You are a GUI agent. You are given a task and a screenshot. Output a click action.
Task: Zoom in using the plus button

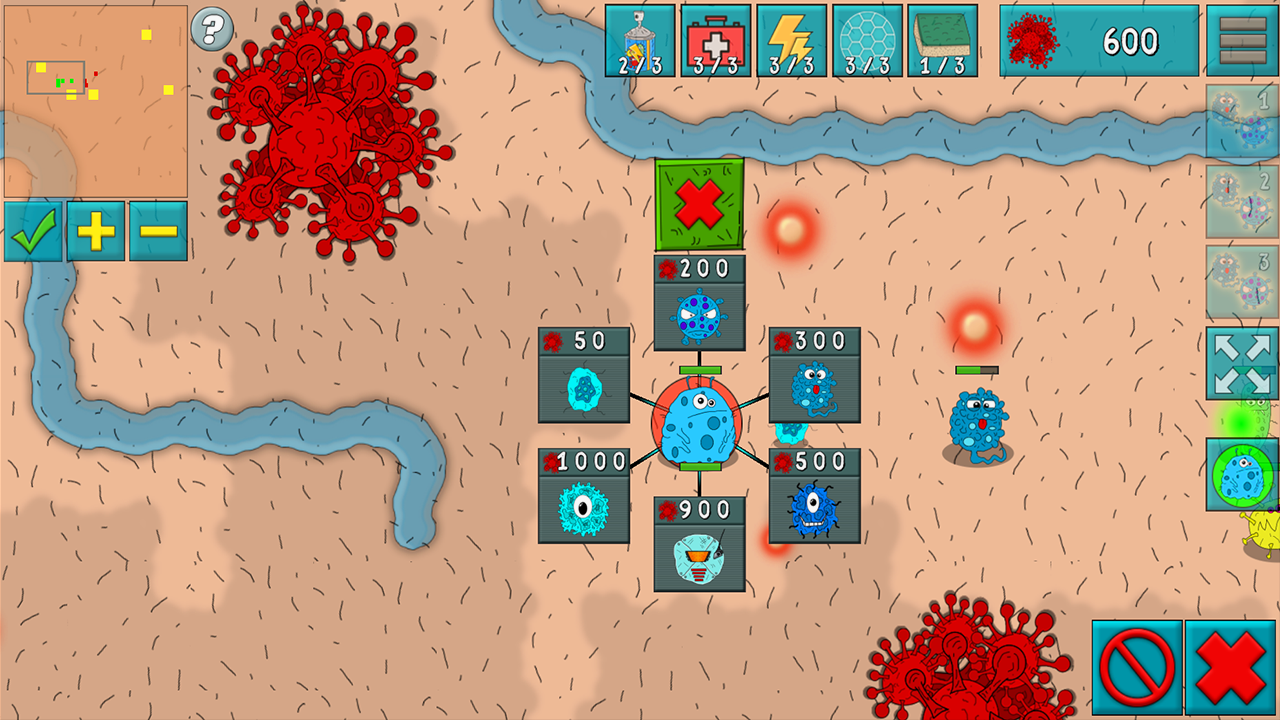tap(95, 232)
